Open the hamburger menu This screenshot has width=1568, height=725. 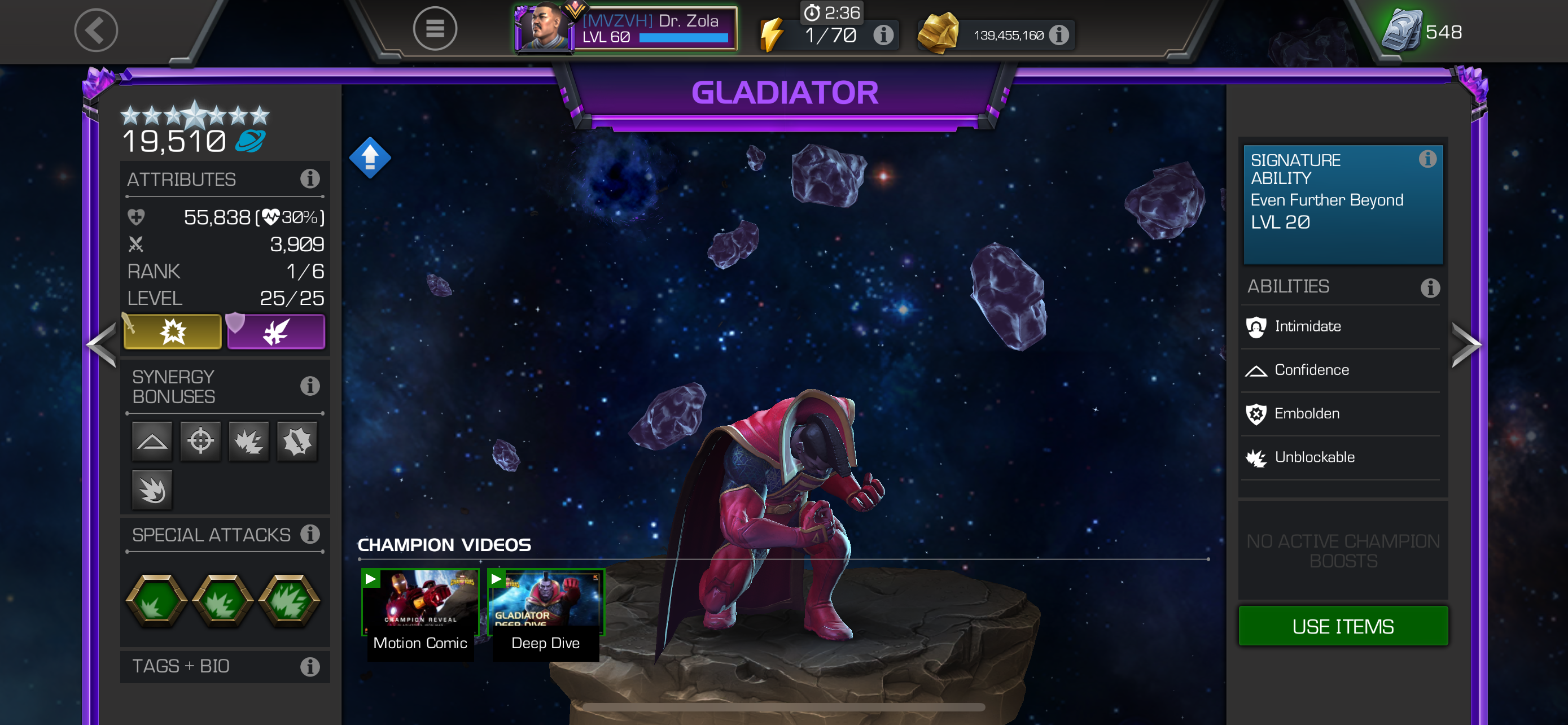coord(436,29)
